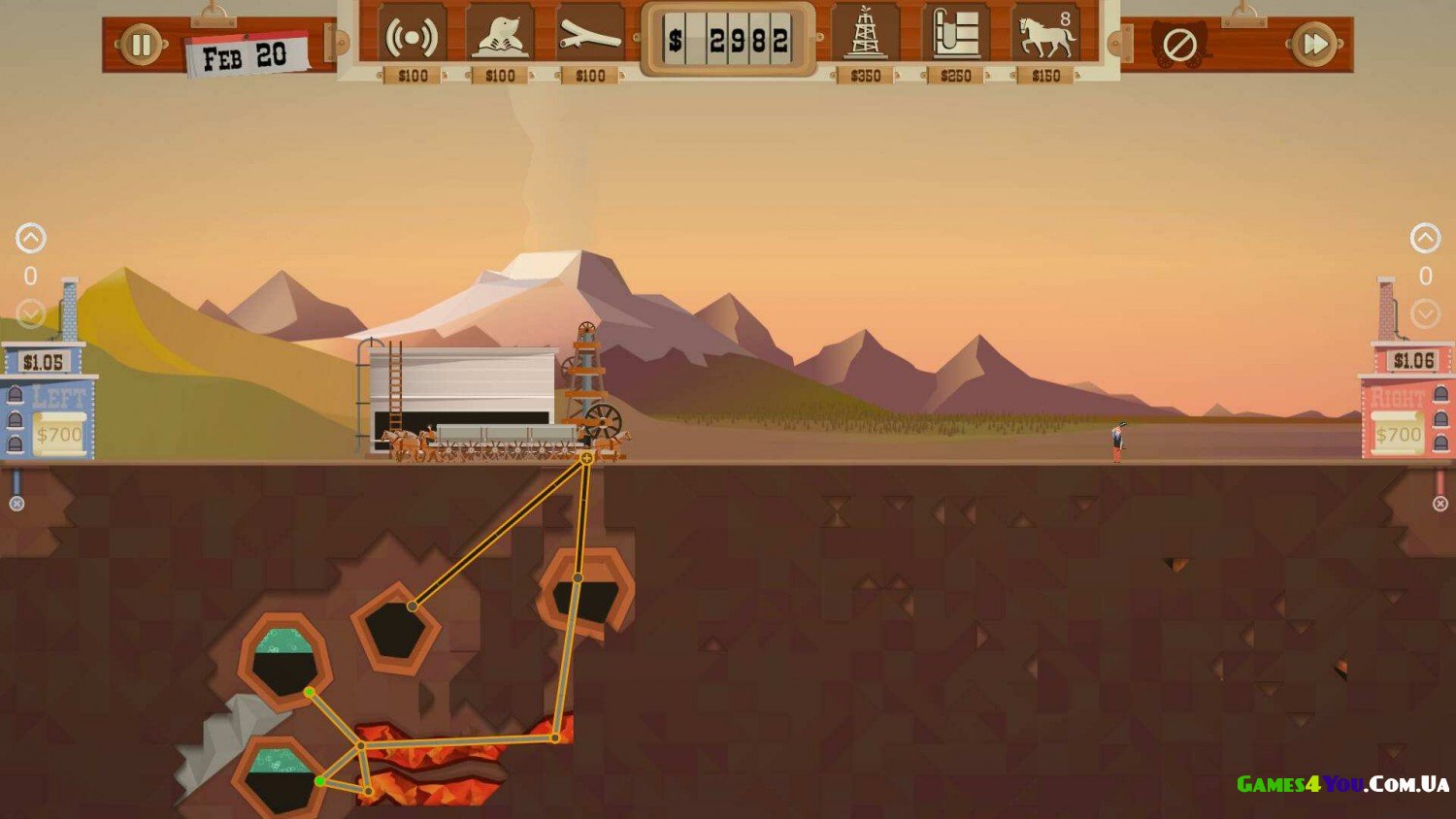Close the left underground pipe valve
The width and height of the screenshot is (1456, 819).
[17, 504]
